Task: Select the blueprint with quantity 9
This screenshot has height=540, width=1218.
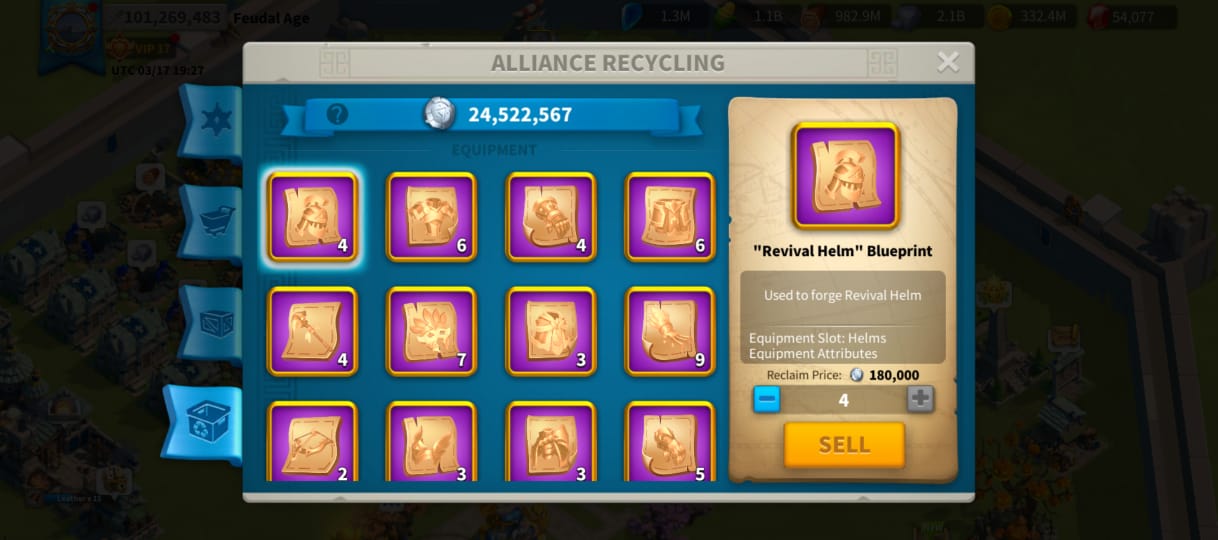Action: pyautogui.click(x=670, y=332)
